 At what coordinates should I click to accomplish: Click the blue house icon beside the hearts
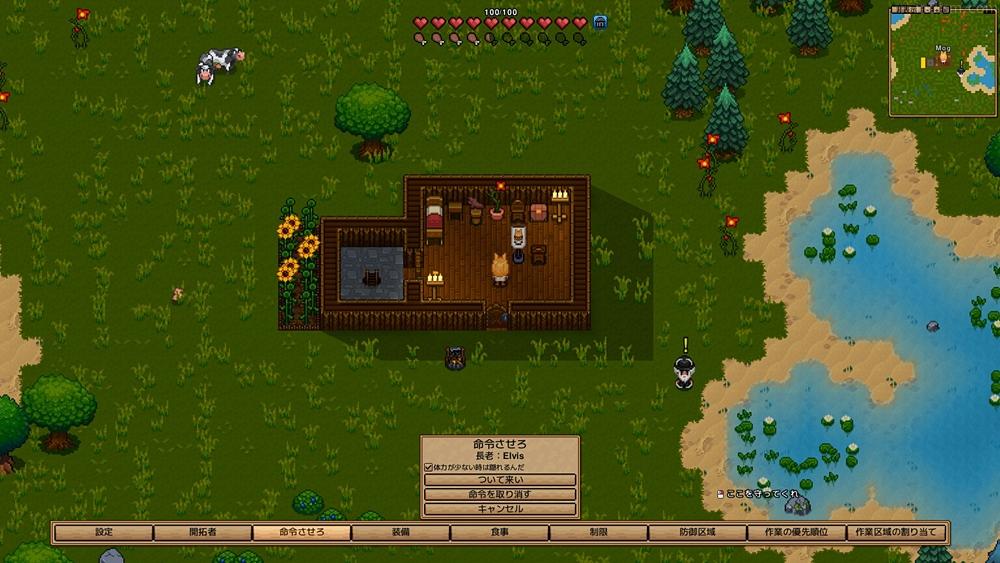(601, 22)
